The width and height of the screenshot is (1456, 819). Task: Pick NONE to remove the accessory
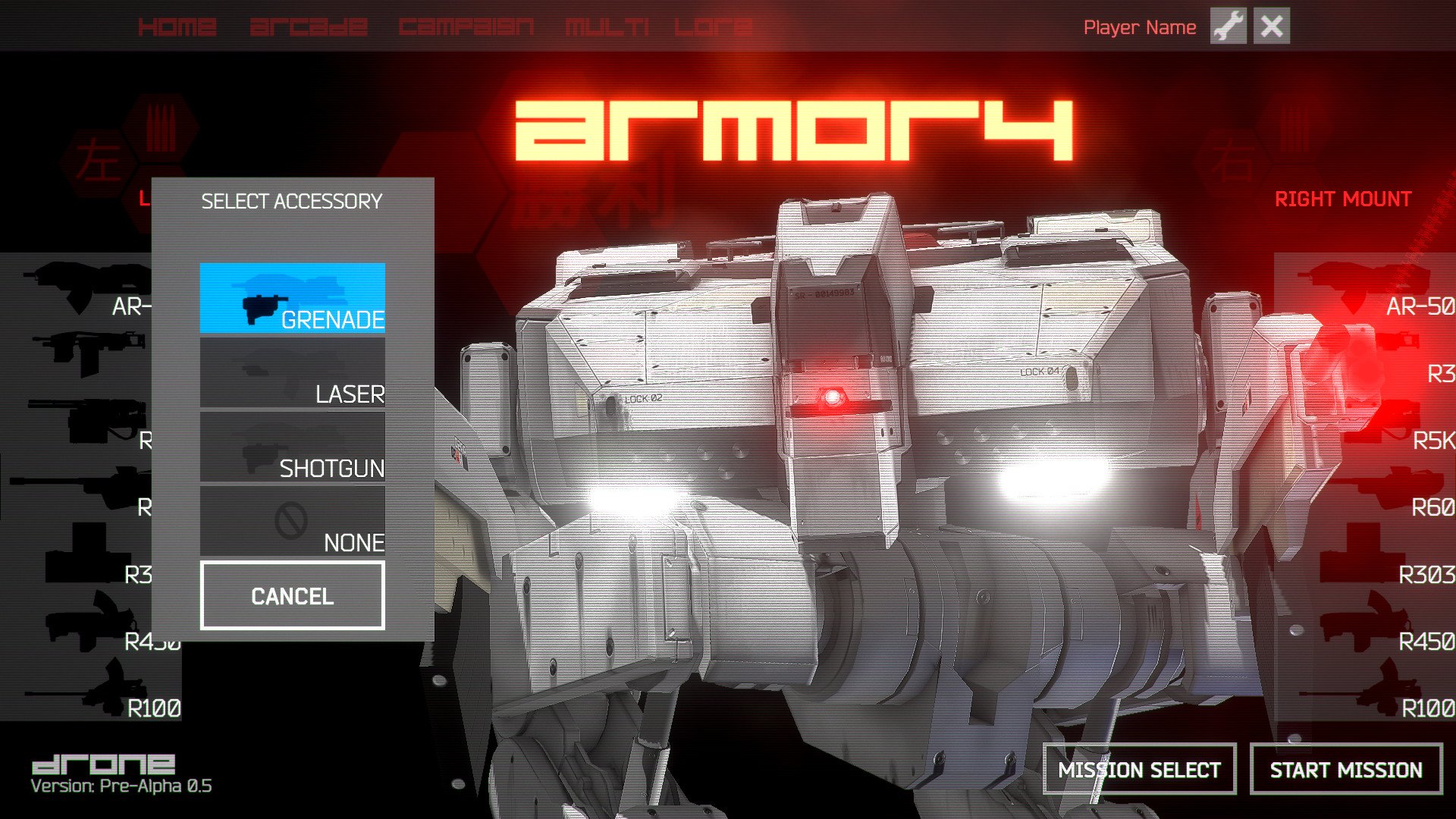point(293,522)
